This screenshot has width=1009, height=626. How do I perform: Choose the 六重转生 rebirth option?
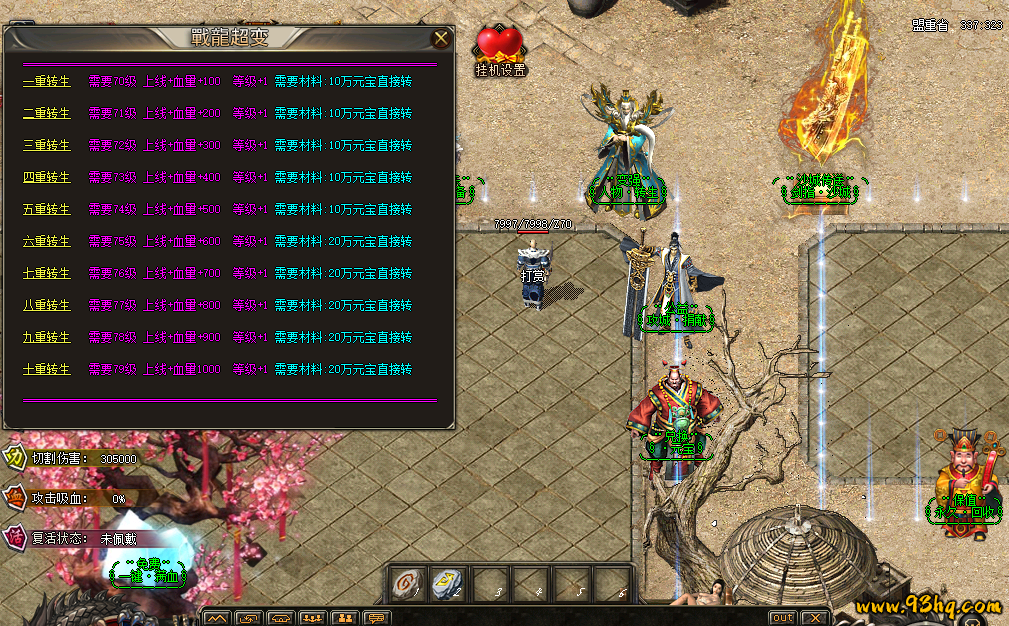pyautogui.click(x=46, y=241)
